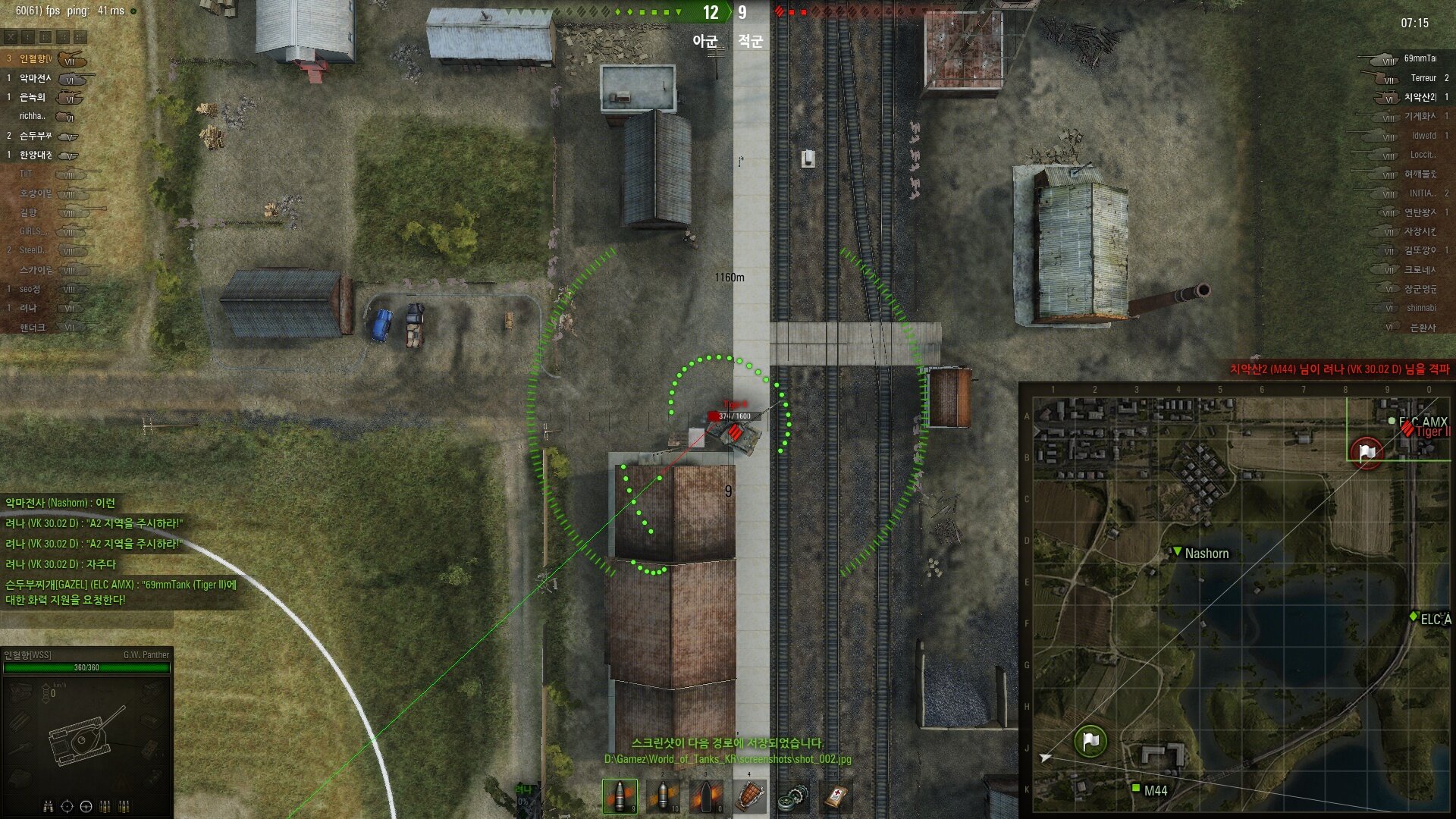Click the battle minimap
This screenshot has width=1456, height=819.
coord(1238,599)
